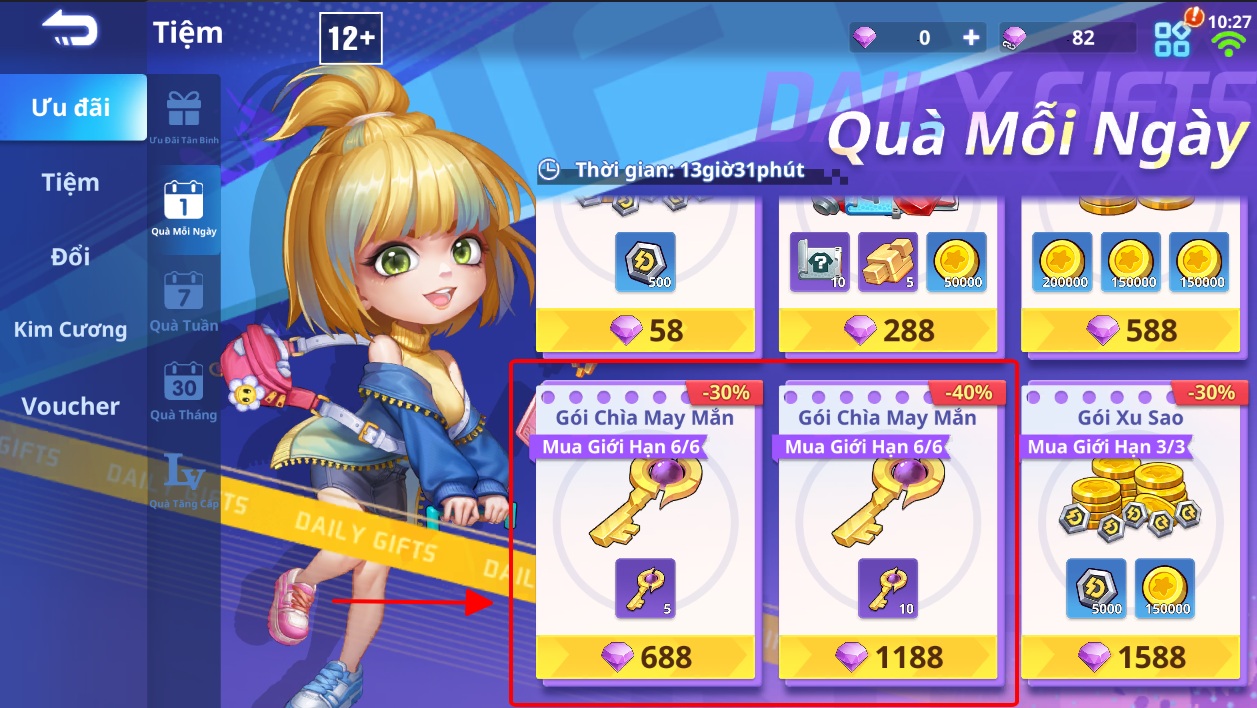Buy the pack priced 58 diamonds
This screenshot has height=708, width=1257.
646,330
